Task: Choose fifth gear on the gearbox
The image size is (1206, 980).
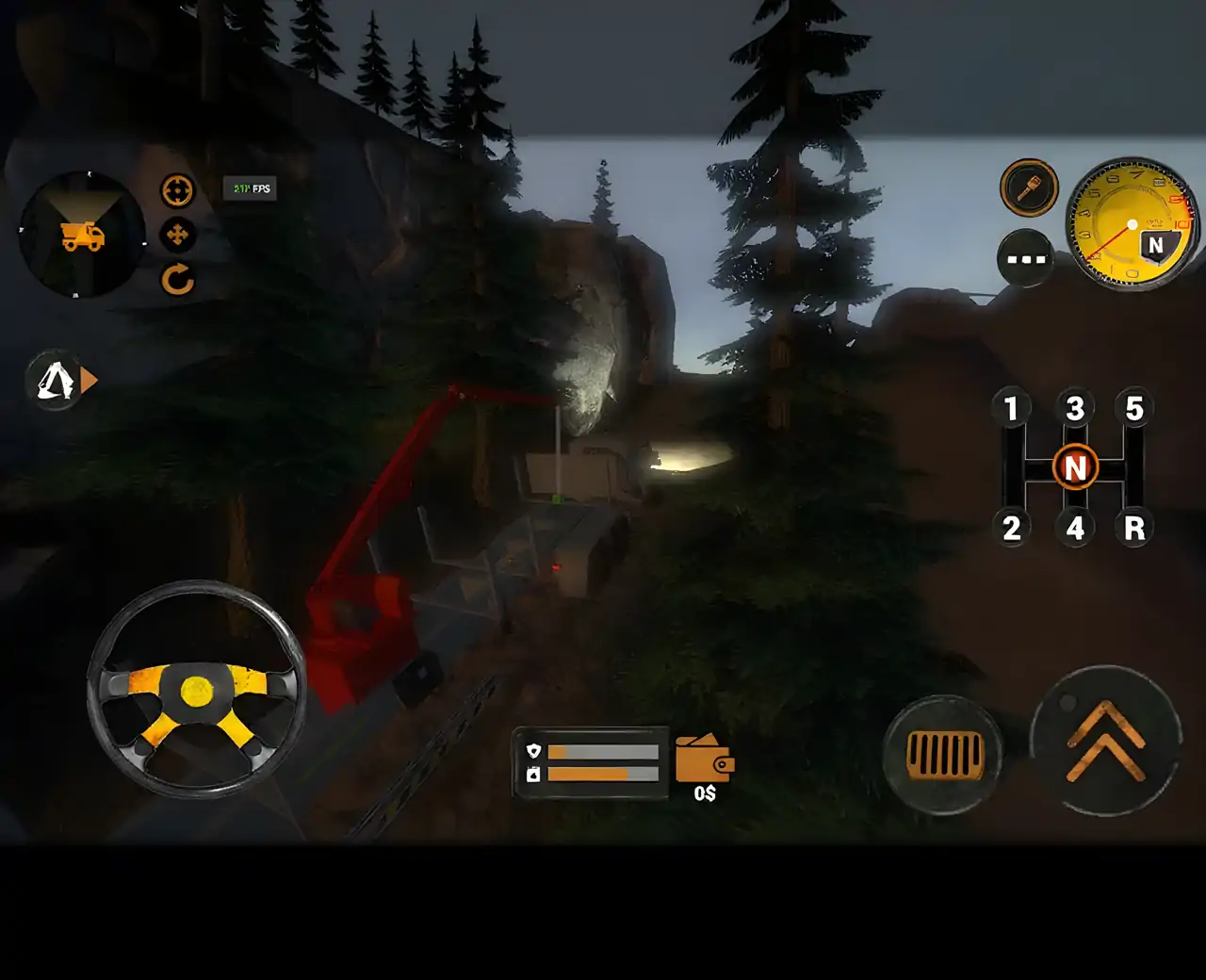Action: (x=1134, y=409)
